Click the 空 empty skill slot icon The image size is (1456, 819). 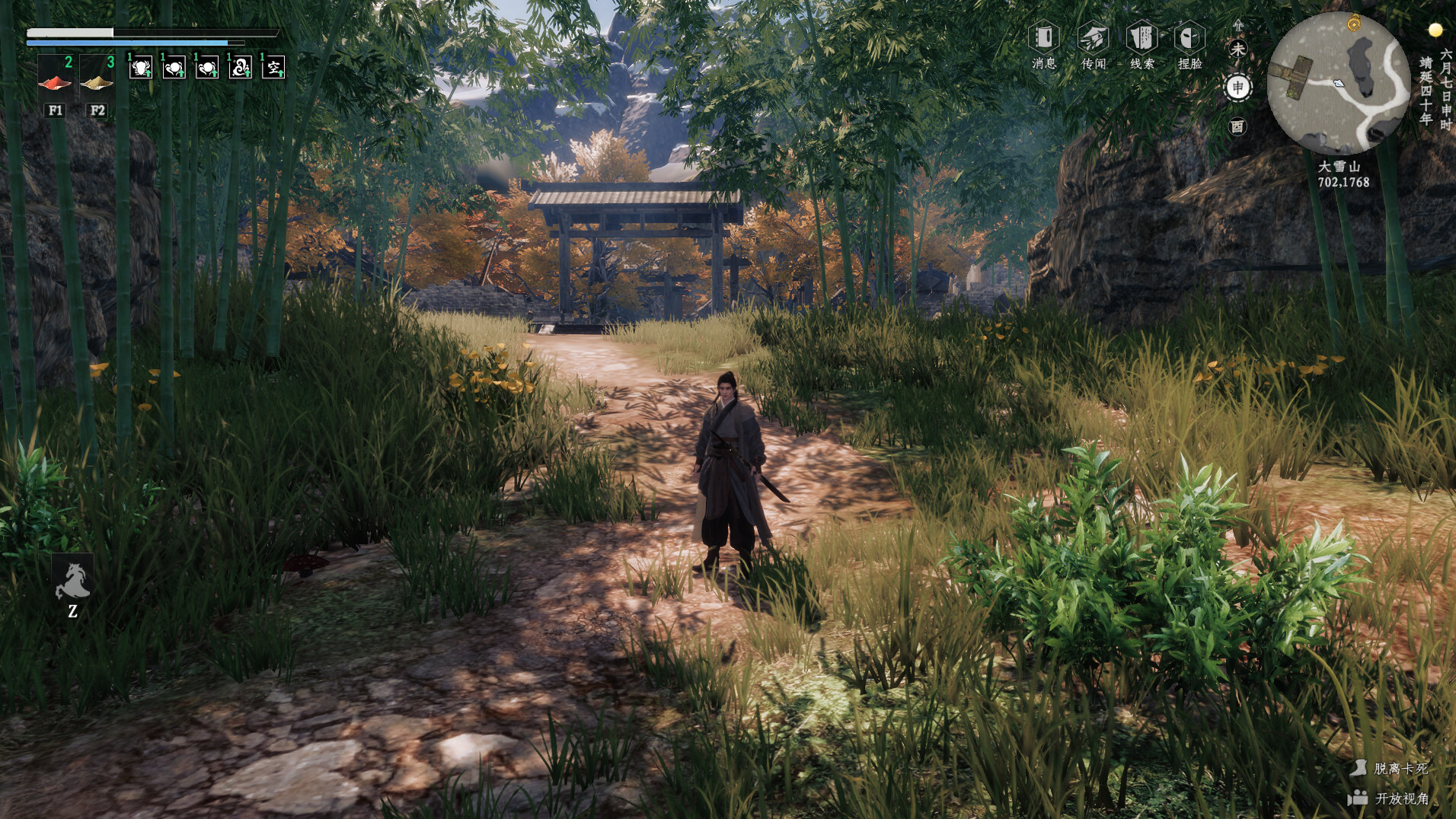click(273, 67)
